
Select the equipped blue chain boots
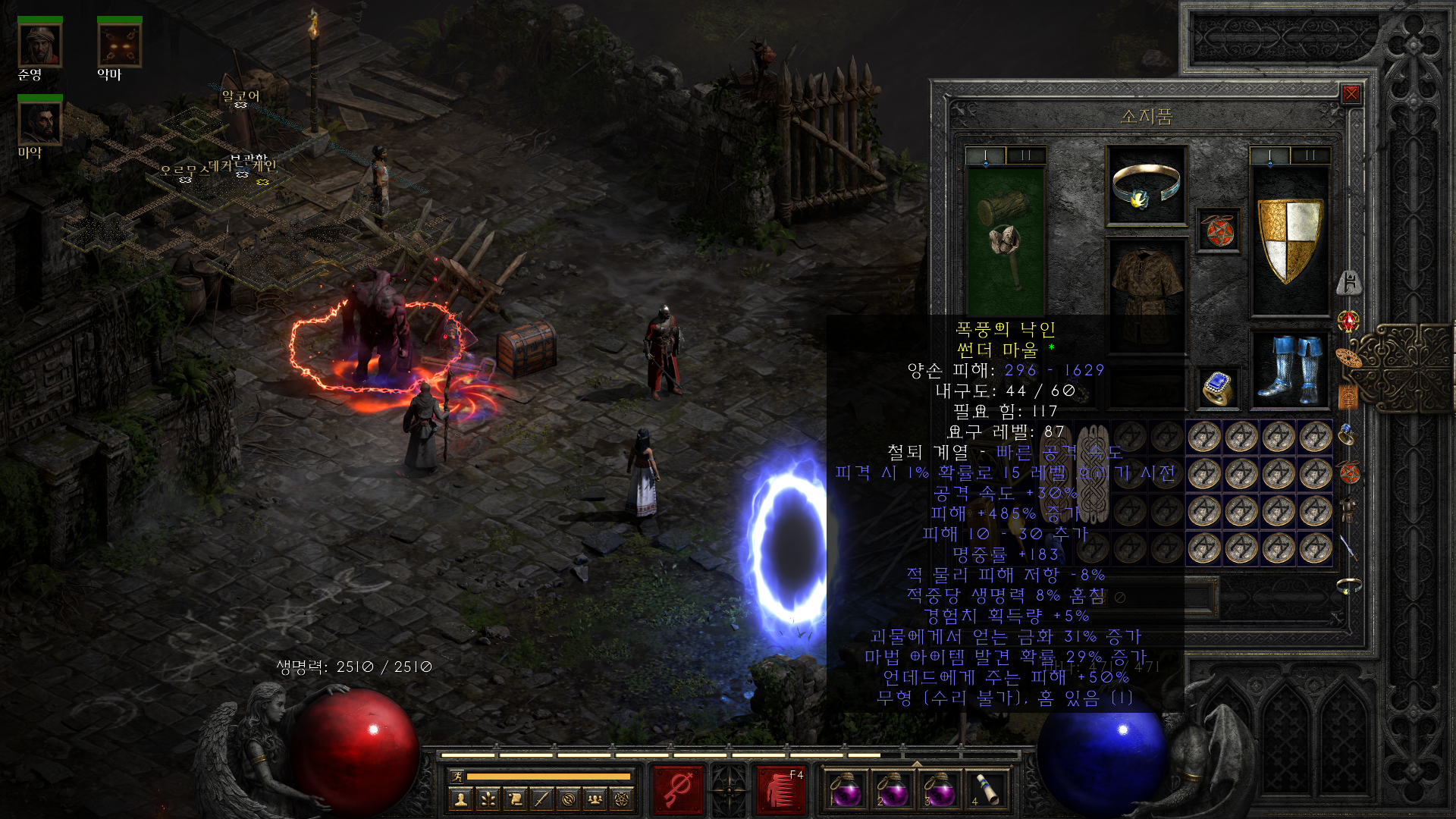click(x=1289, y=369)
